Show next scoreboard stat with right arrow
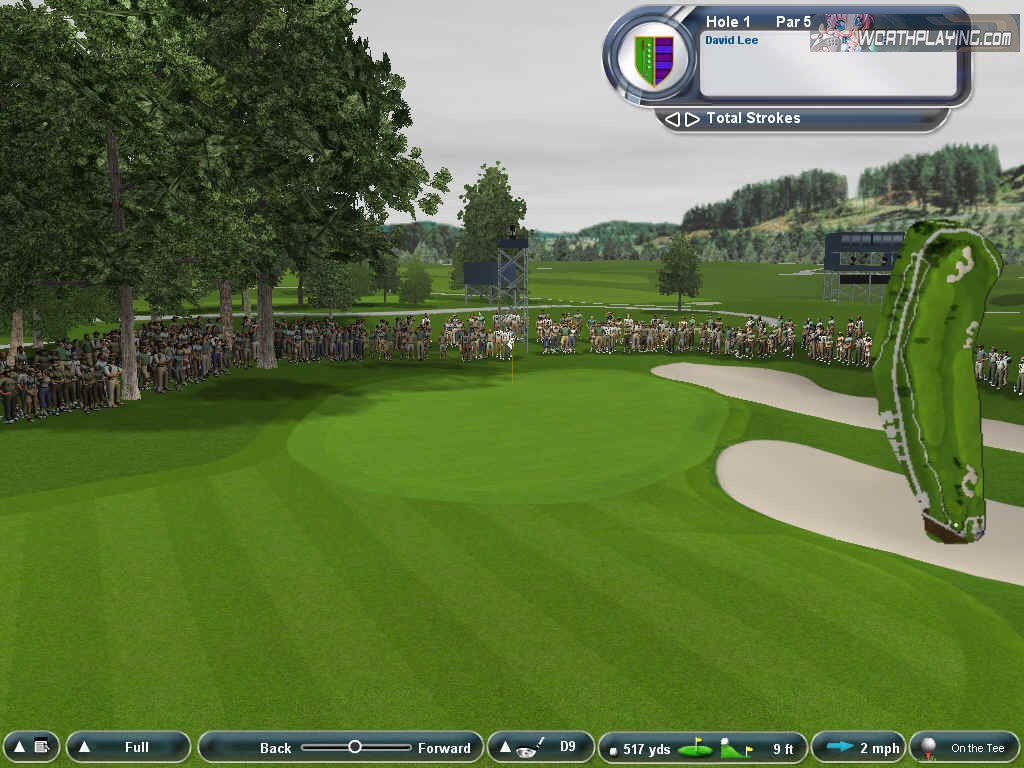1024x768 pixels. (691, 119)
